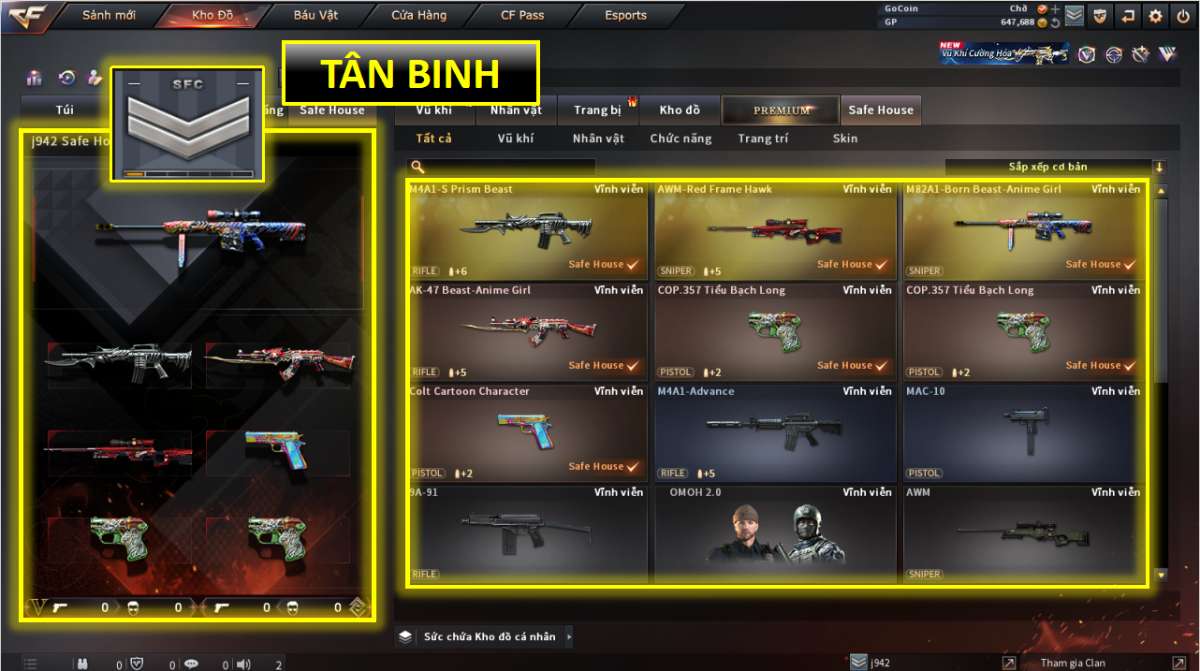Select the MAC-10 item

[1023, 432]
